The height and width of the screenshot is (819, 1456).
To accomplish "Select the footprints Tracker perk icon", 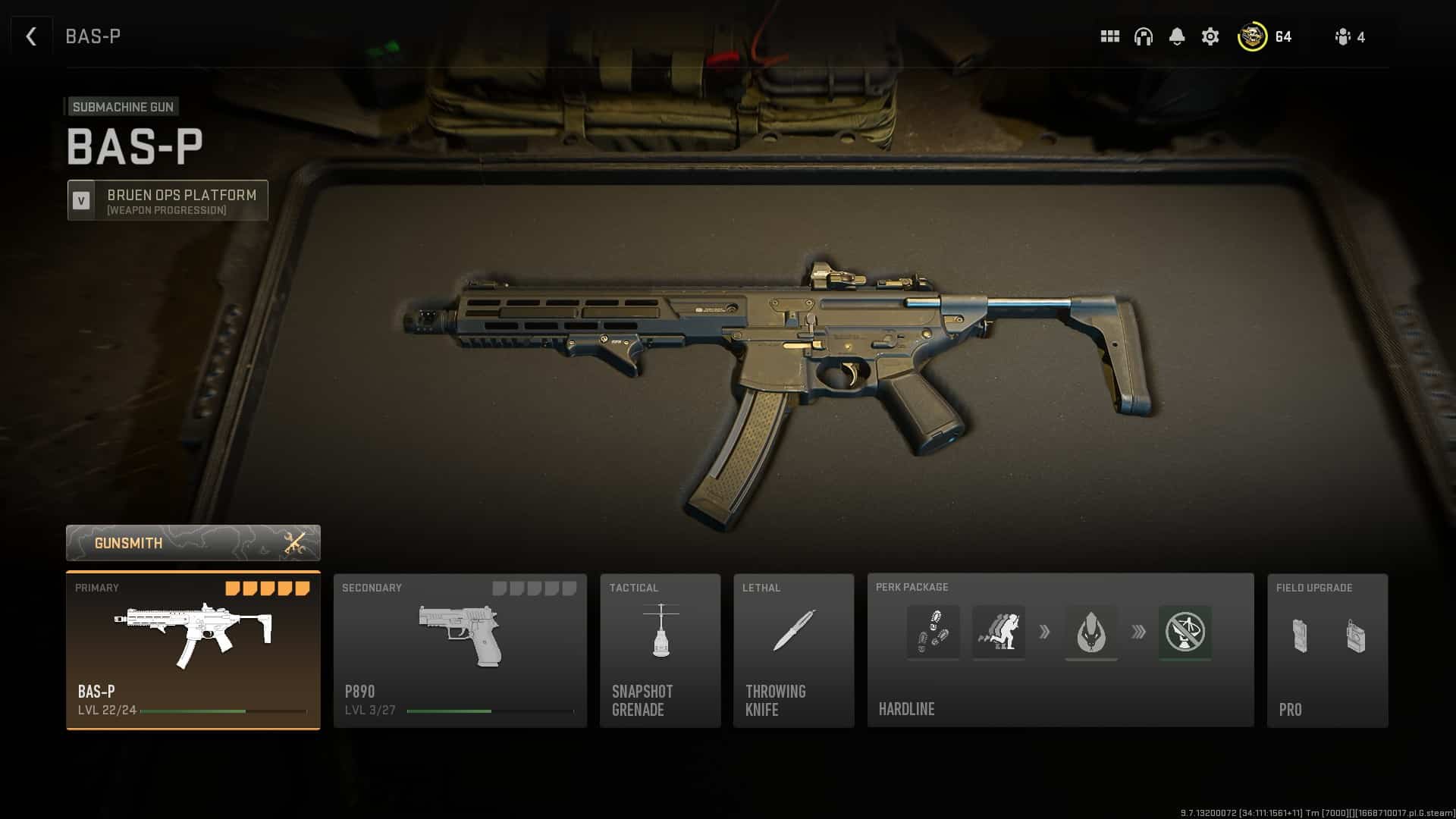I will pos(934,632).
